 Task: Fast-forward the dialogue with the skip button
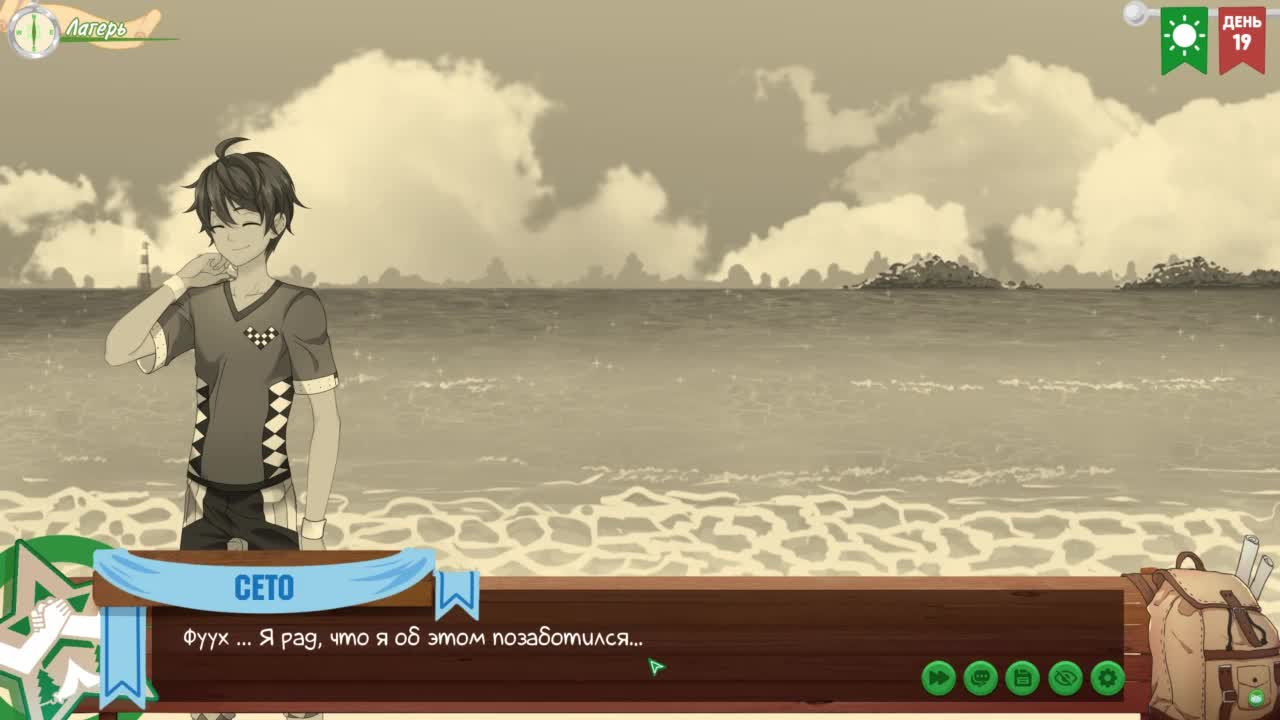938,678
